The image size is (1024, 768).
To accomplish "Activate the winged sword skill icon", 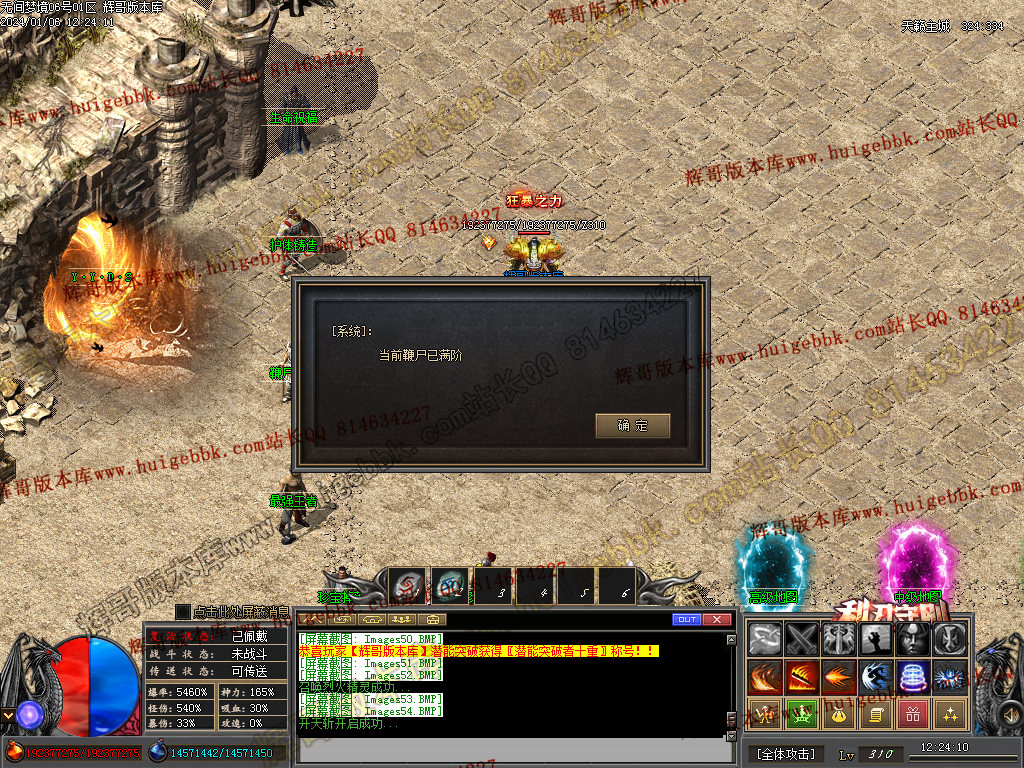I will pyautogui.click(x=839, y=639).
